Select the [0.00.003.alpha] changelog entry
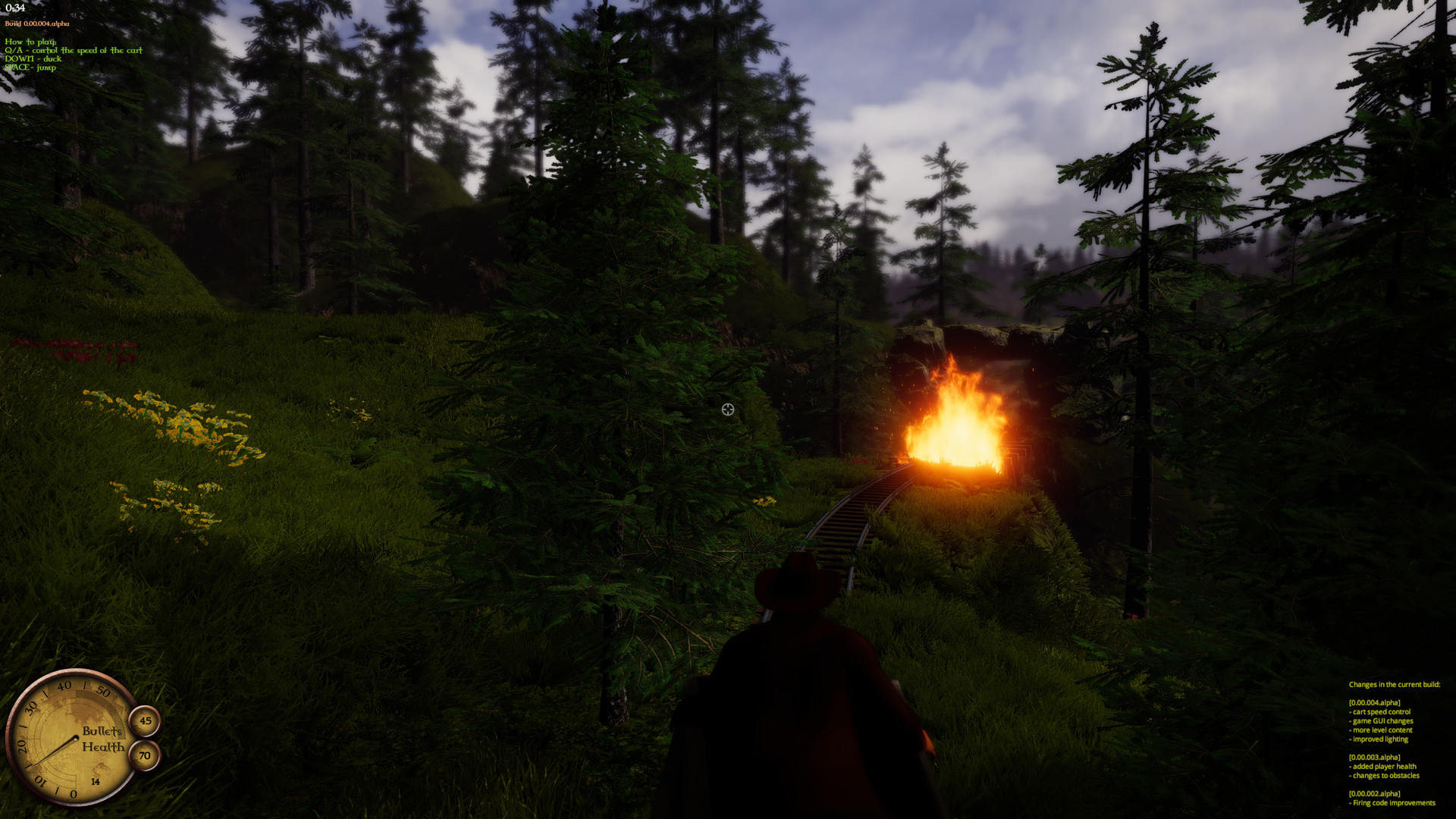The image size is (1456, 819). click(1376, 757)
